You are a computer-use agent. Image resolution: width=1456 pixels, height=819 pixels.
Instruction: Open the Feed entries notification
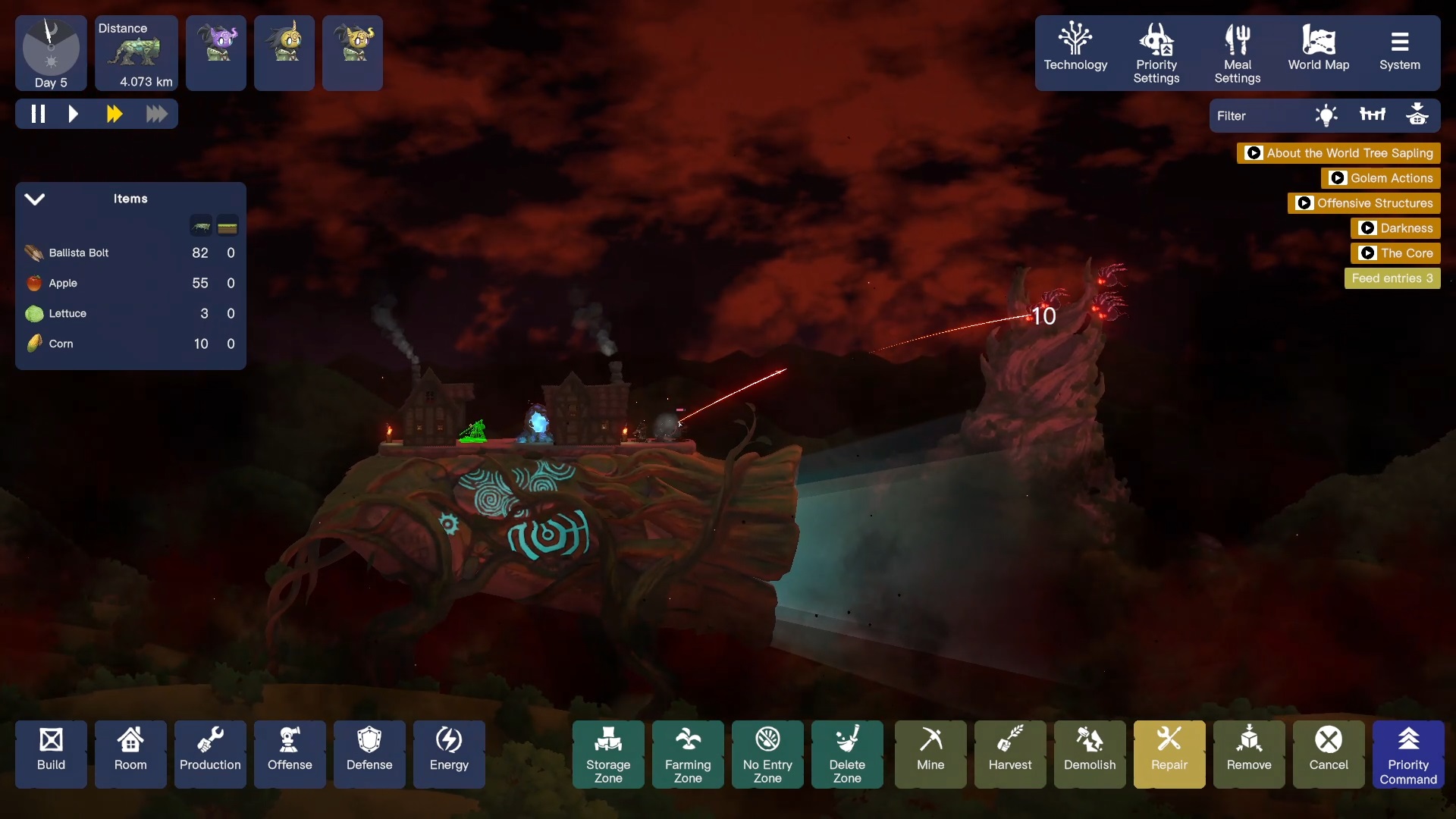(x=1392, y=278)
